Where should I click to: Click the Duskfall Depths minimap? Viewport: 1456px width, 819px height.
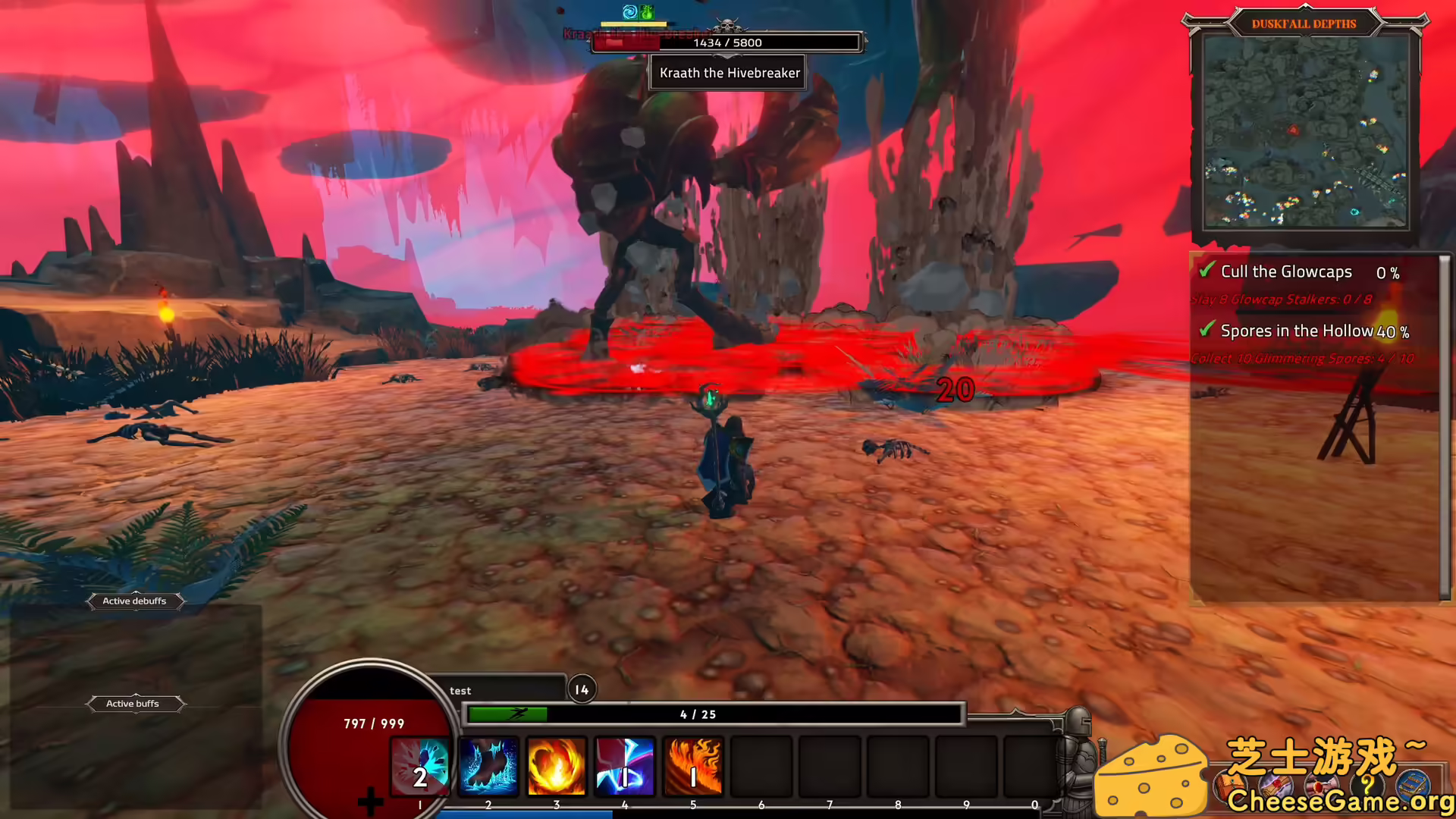pyautogui.click(x=1306, y=131)
